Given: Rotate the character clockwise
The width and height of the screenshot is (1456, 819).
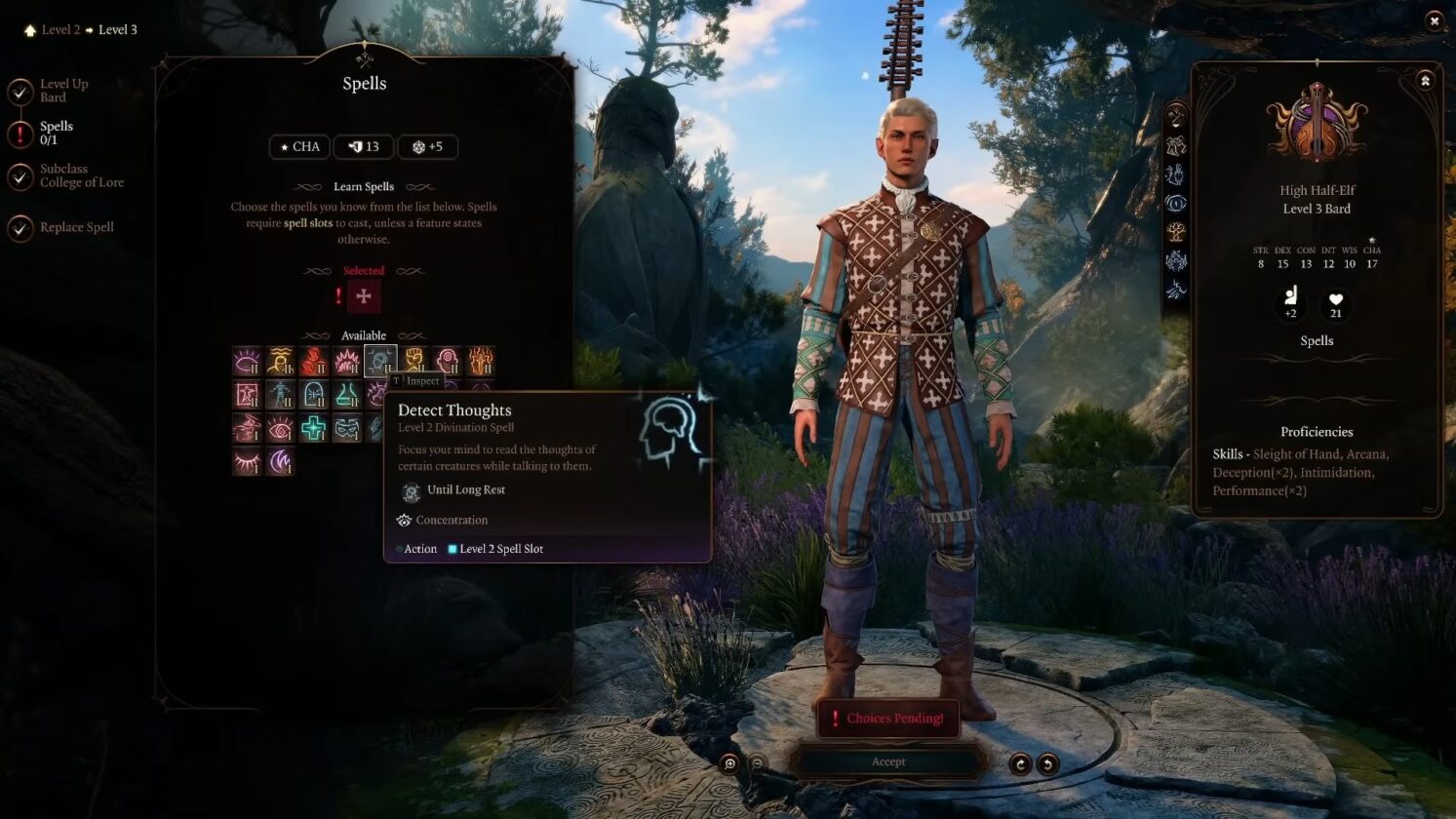Looking at the screenshot, I should pyautogui.click(x=1020, y=763).
